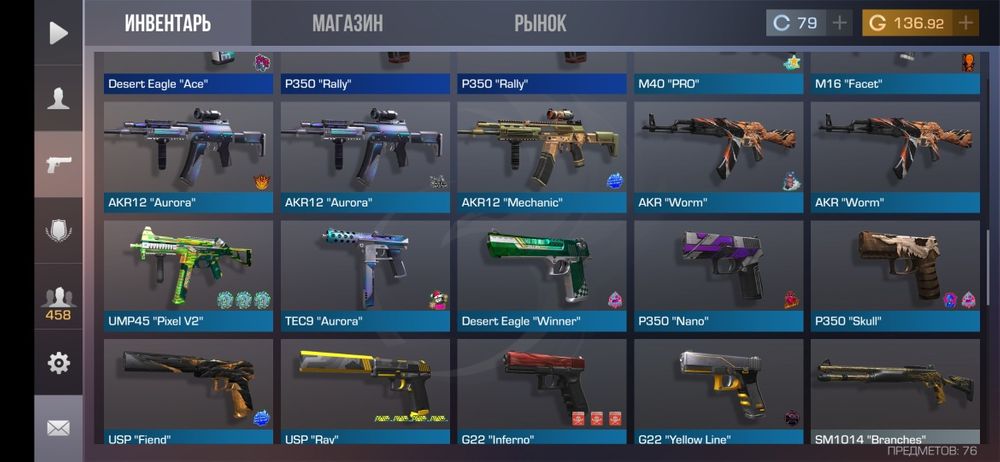Open the player profile sidebar icon
This screenshot has width=1000, height=462.
[x=58, y=98]
